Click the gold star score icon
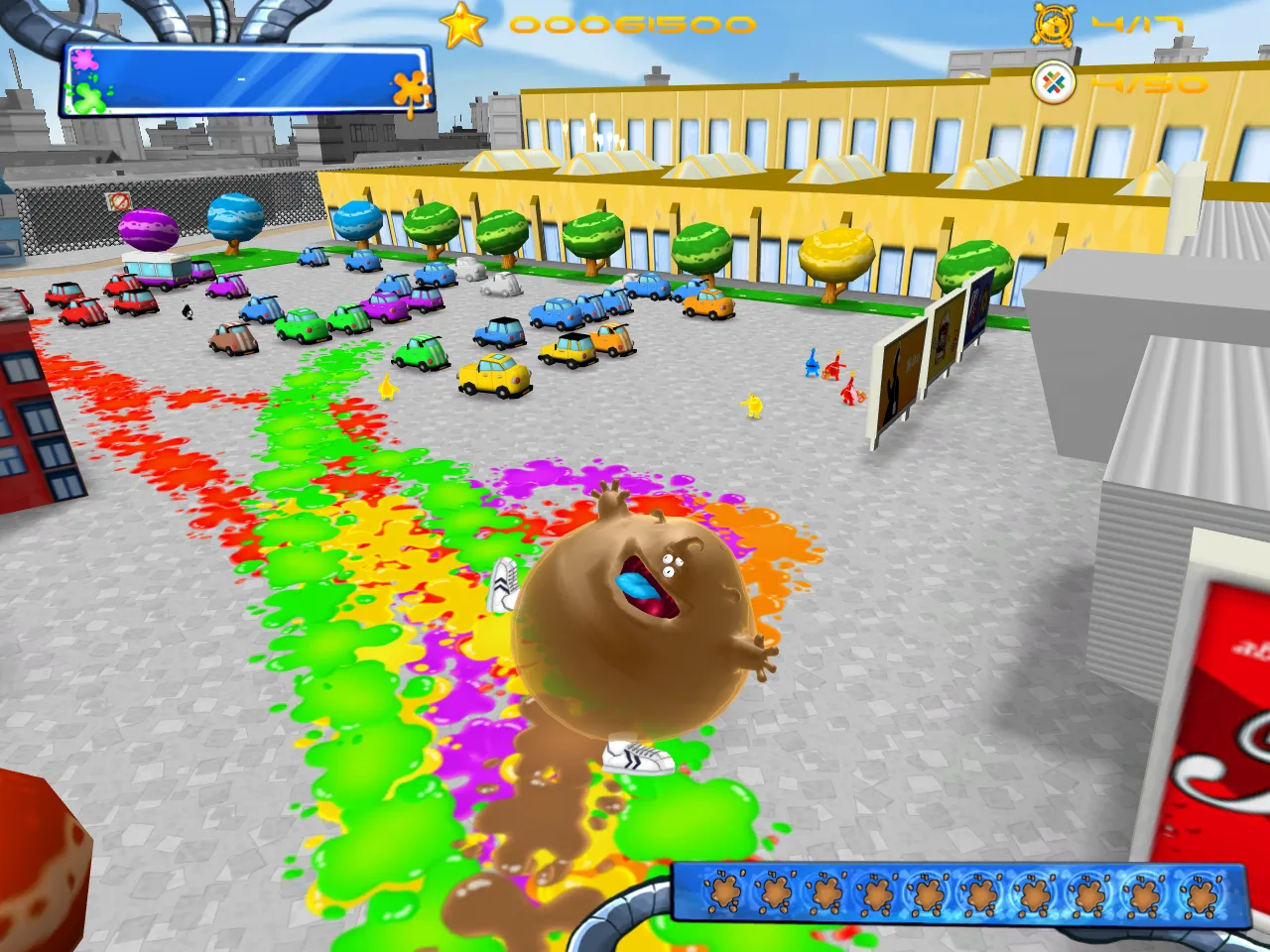Screen dimensions: 1270x952 (462, 26)
